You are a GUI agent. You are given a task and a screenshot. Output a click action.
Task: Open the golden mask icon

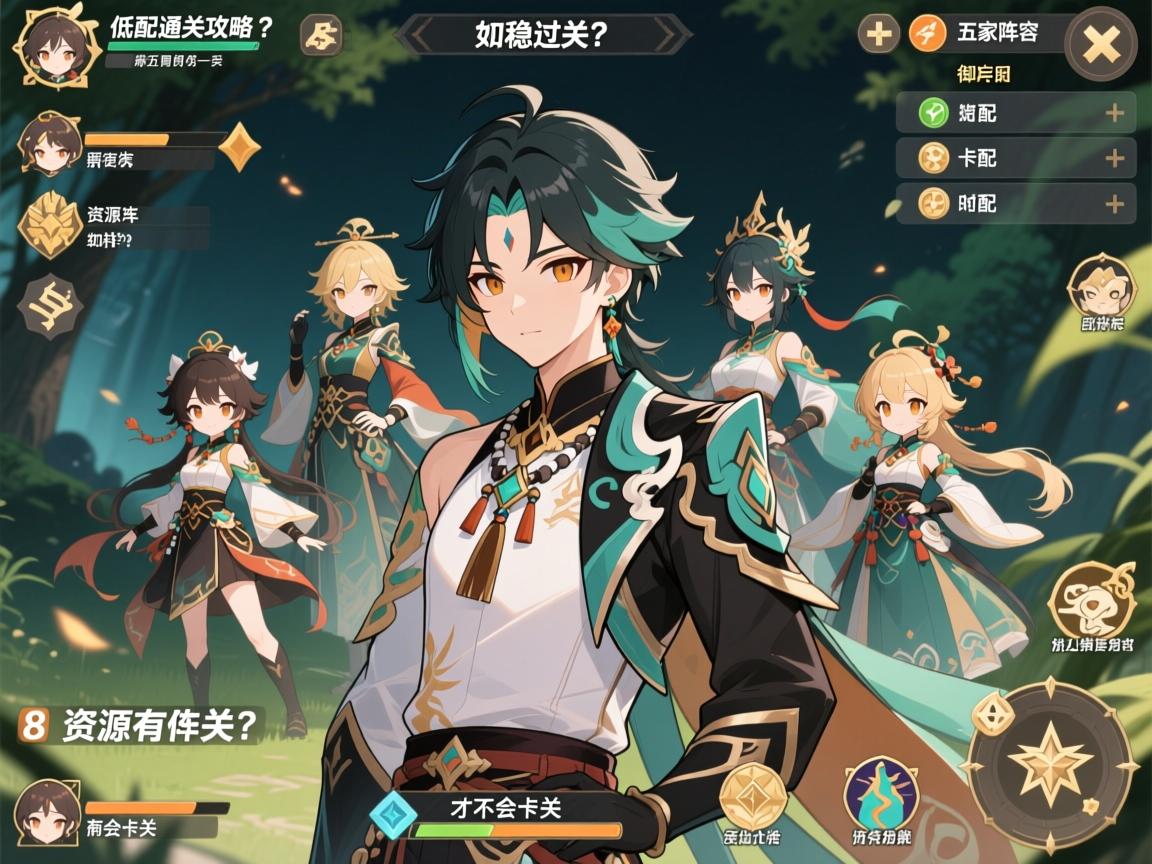click(1101, 287)
